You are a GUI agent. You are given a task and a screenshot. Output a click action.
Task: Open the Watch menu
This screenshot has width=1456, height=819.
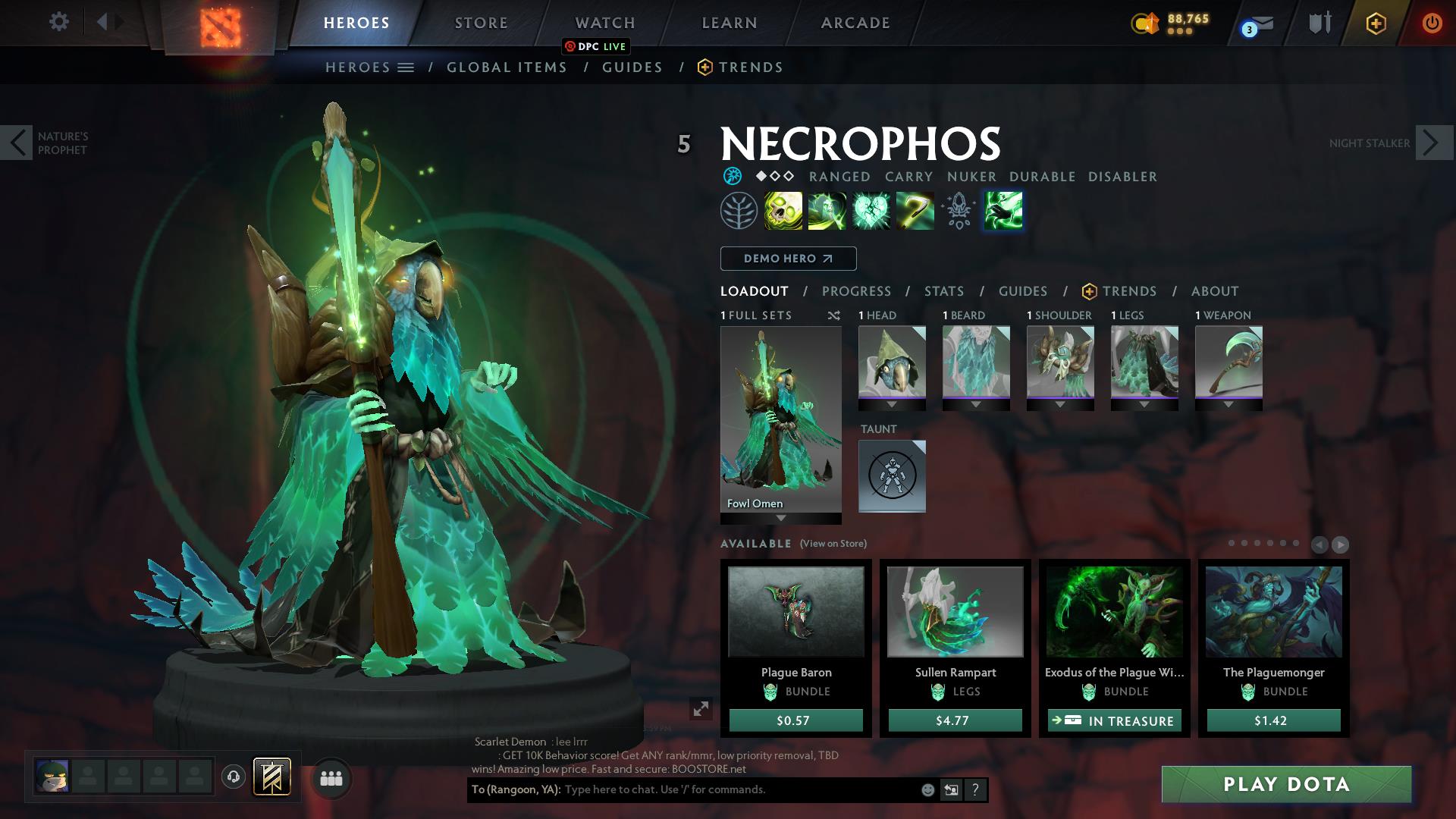[605, 23]
